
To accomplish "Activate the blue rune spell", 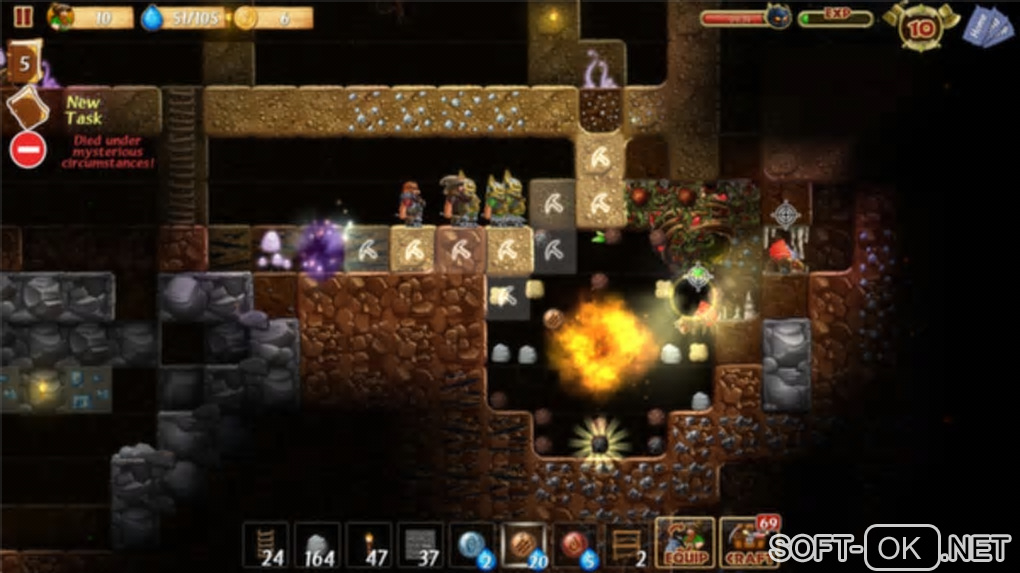I will click(x=473, y=545).
